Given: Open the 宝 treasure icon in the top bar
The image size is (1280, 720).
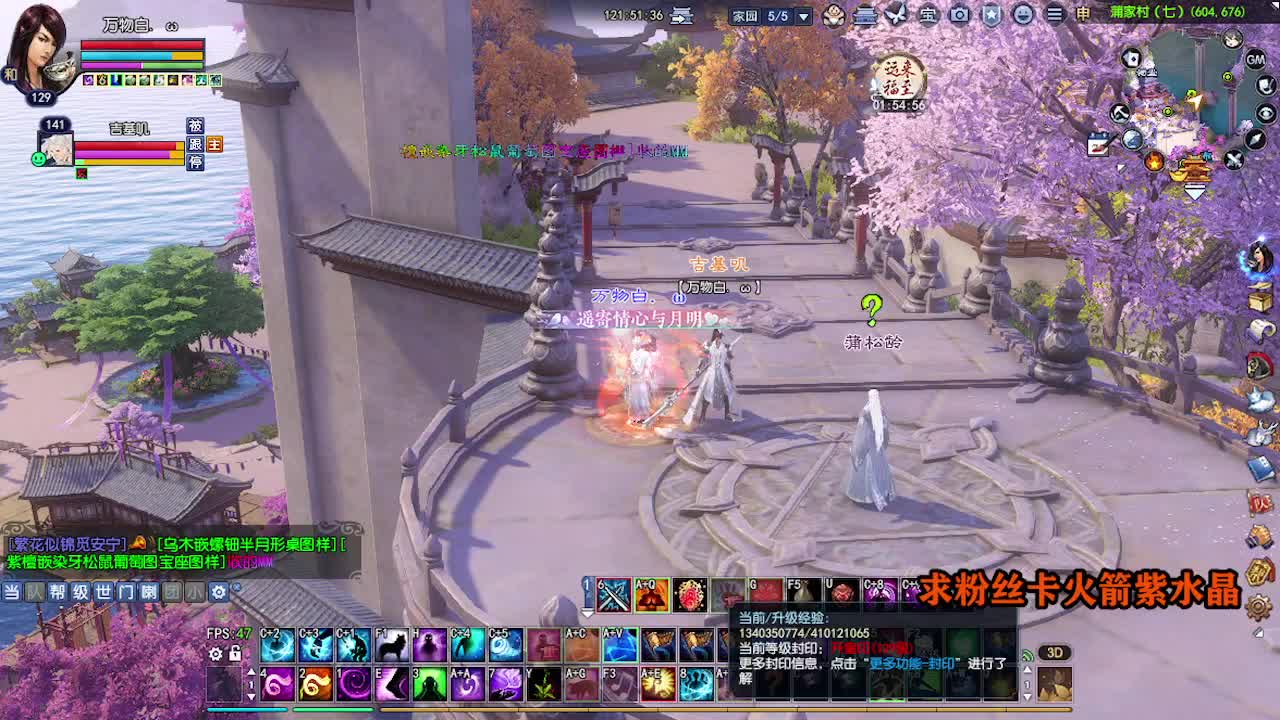Looking at the screenshot, I should (929, 15).
